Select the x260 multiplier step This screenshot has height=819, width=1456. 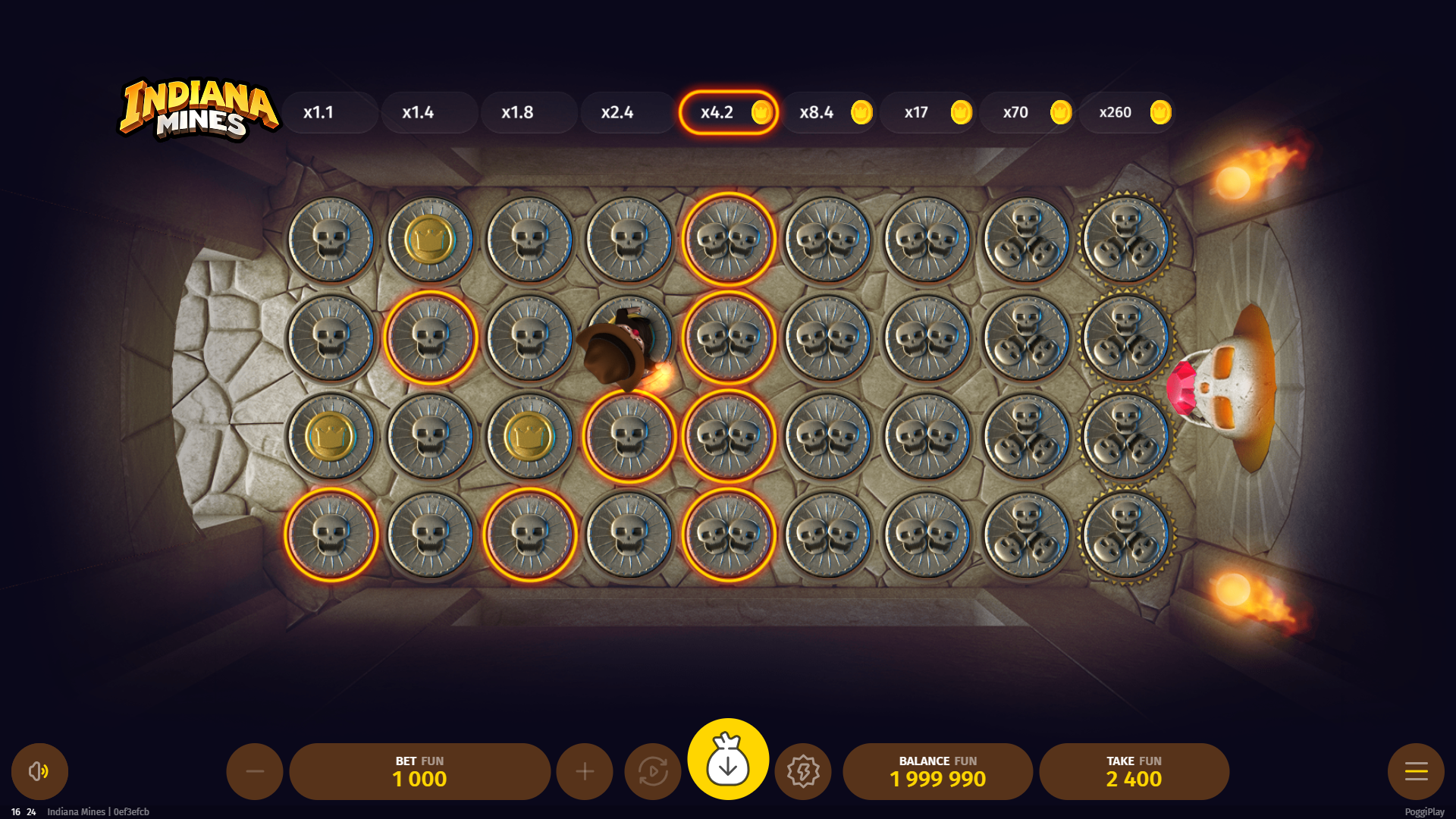(1126, 112)
